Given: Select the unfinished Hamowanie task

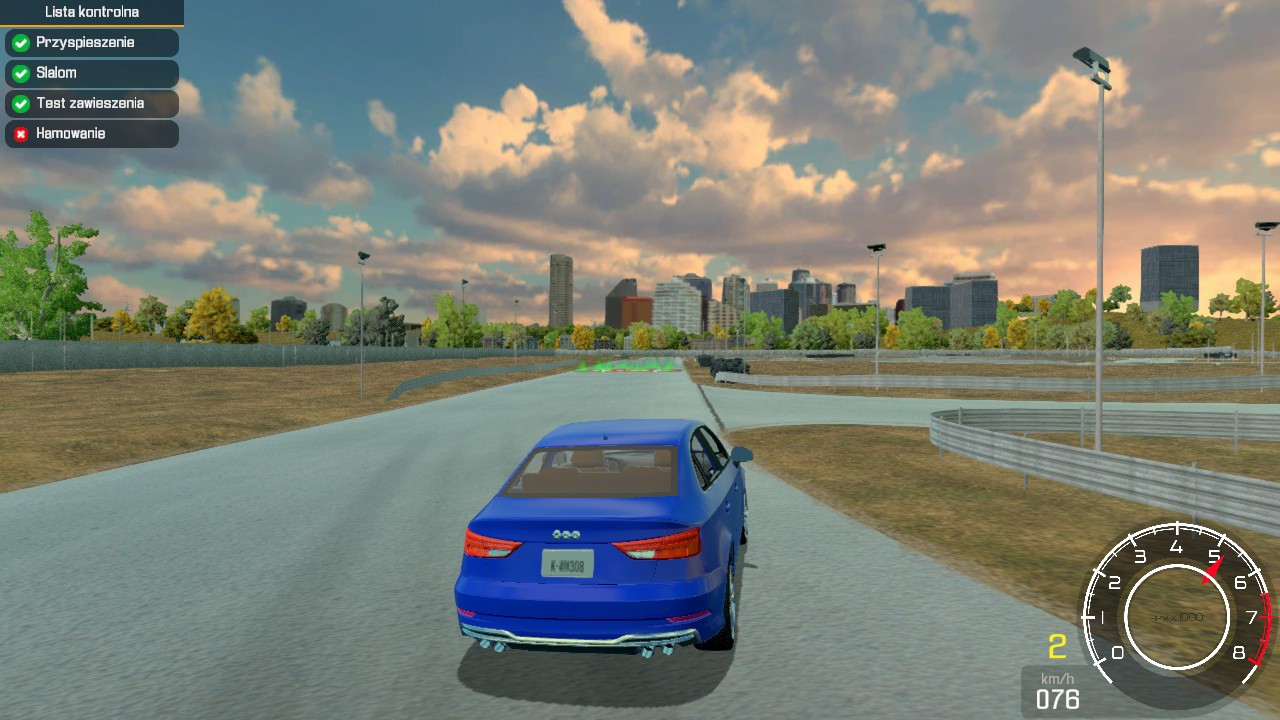Looking at the screenshot, I should [91, 133].
